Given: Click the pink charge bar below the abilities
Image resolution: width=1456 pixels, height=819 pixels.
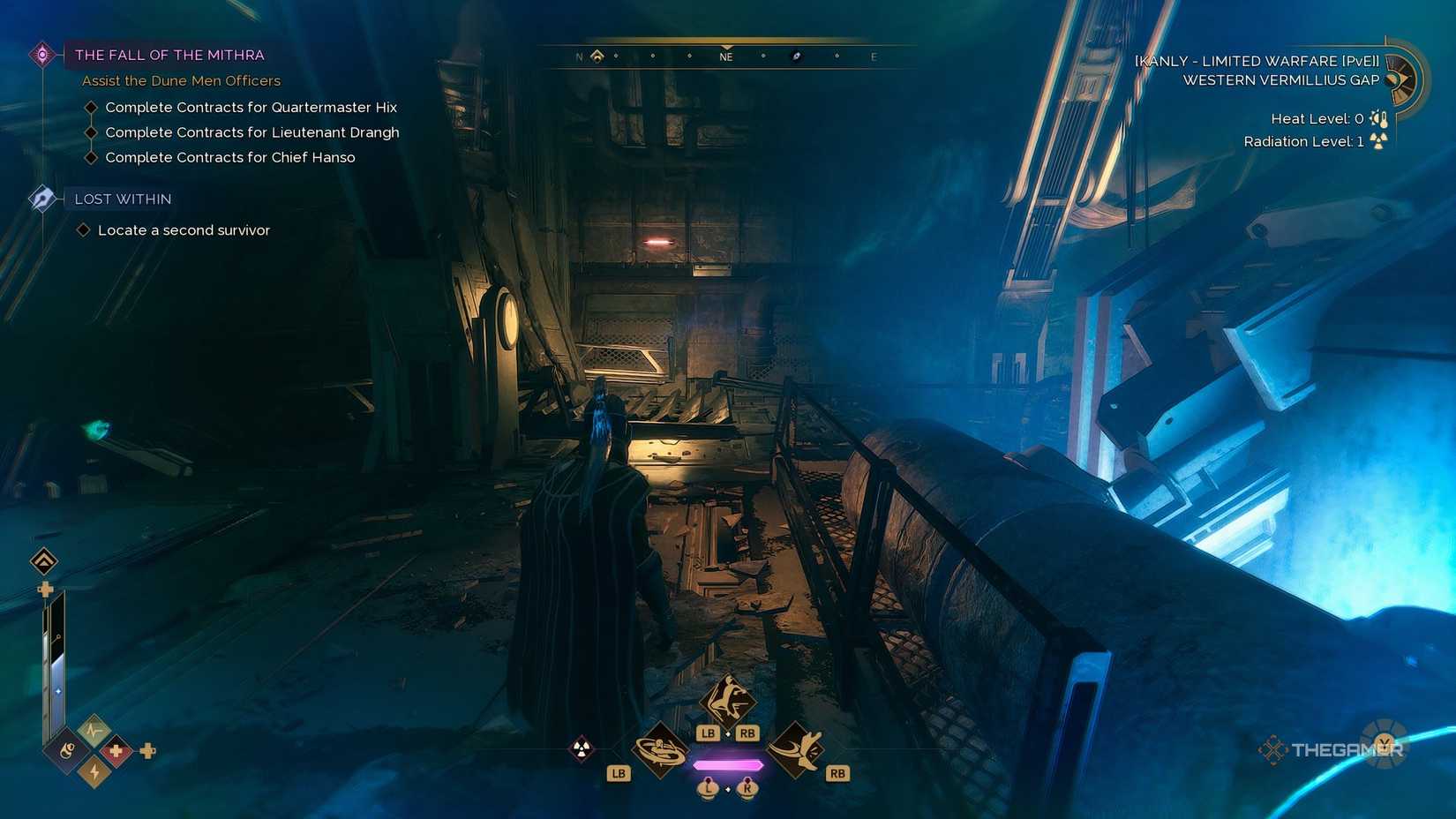Looking at the screenshot, I should [728, 764].
